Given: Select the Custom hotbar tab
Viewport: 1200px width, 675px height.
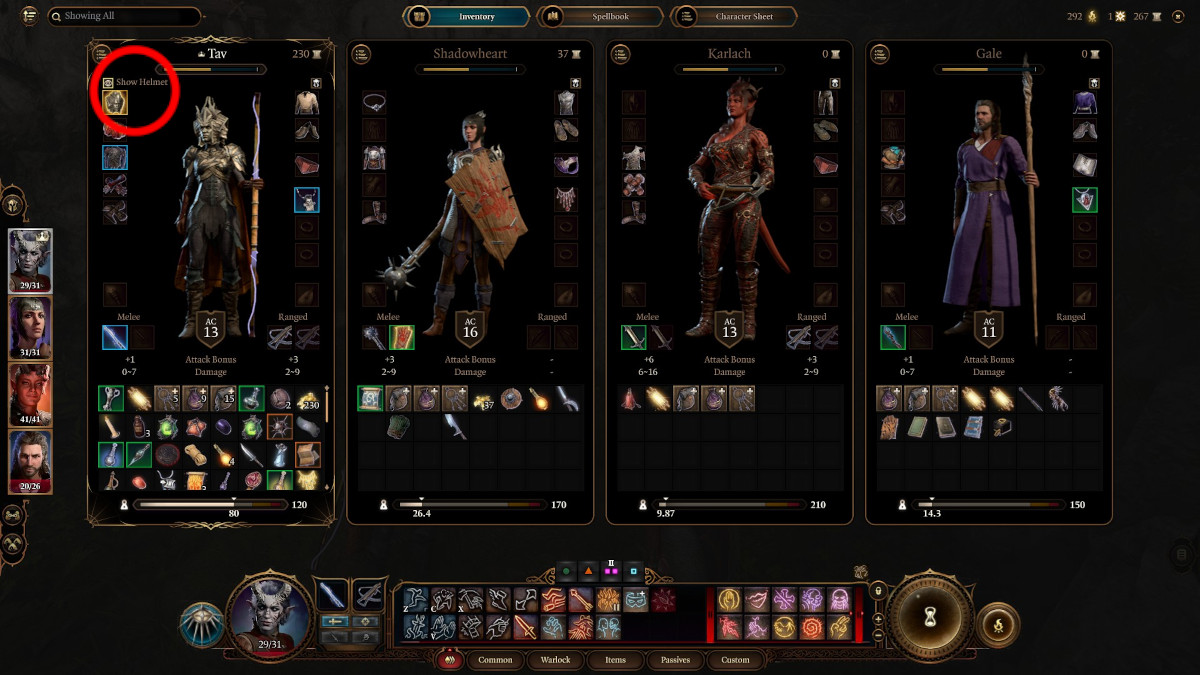Looking at the screenshot, I should tap(735, 660).
